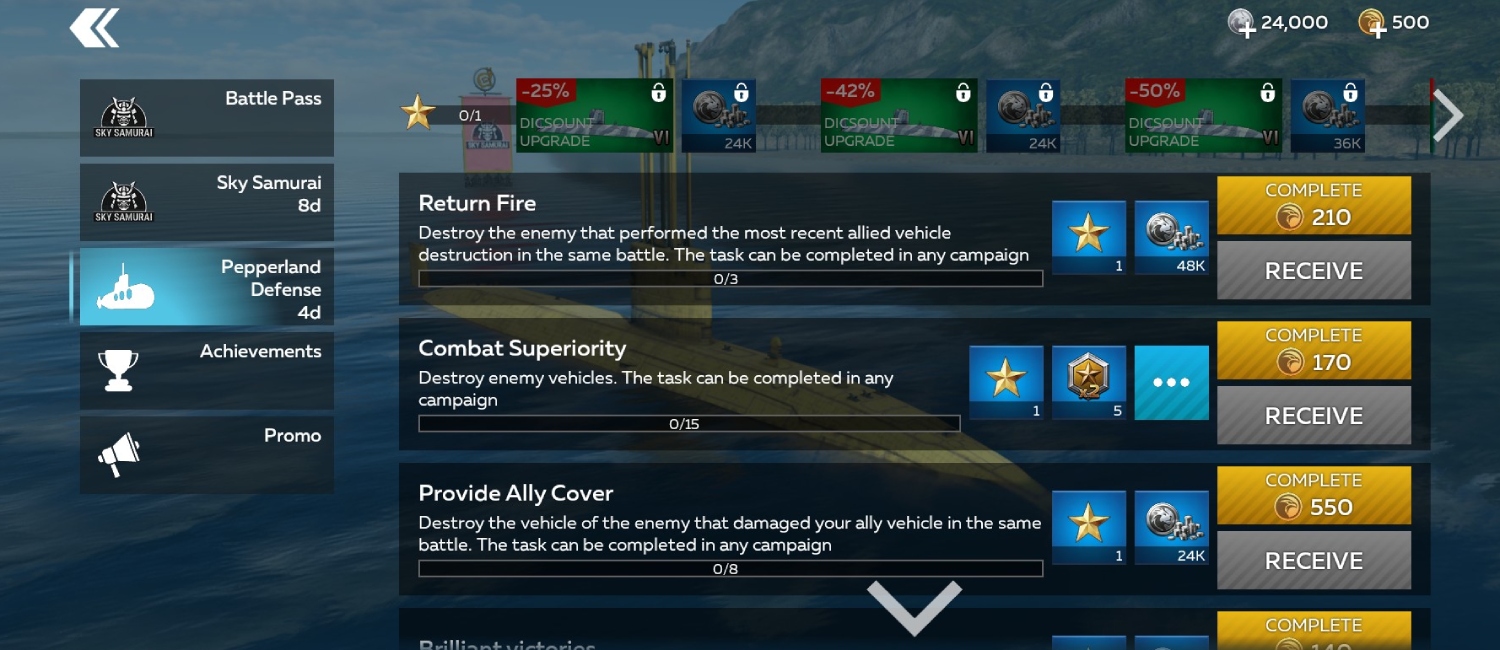Buy more gold coins
This screenshot has width=1500, height=650.
tap(1372, 24)
